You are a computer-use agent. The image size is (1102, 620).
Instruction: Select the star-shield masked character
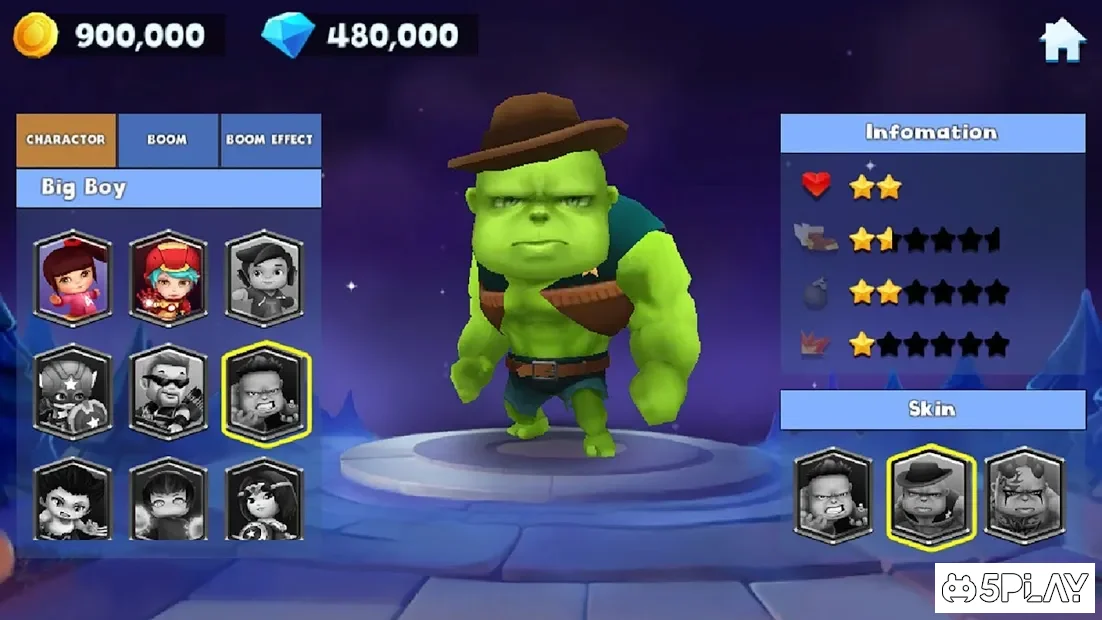click(72, 392)
